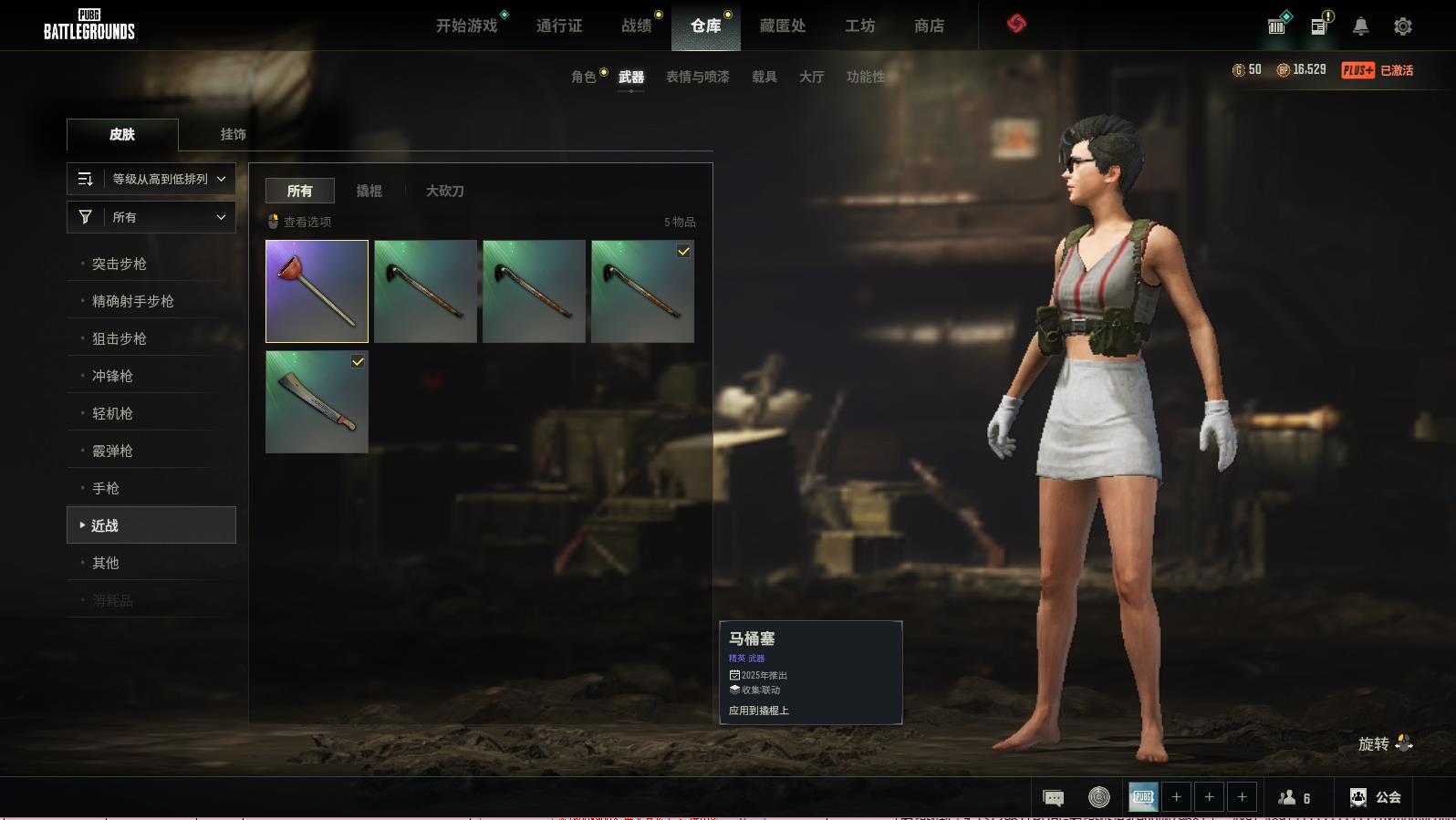This screenshot has width=1456, height=820.
Task: Open the notifications bell
Action: [x=1360, y=26]
